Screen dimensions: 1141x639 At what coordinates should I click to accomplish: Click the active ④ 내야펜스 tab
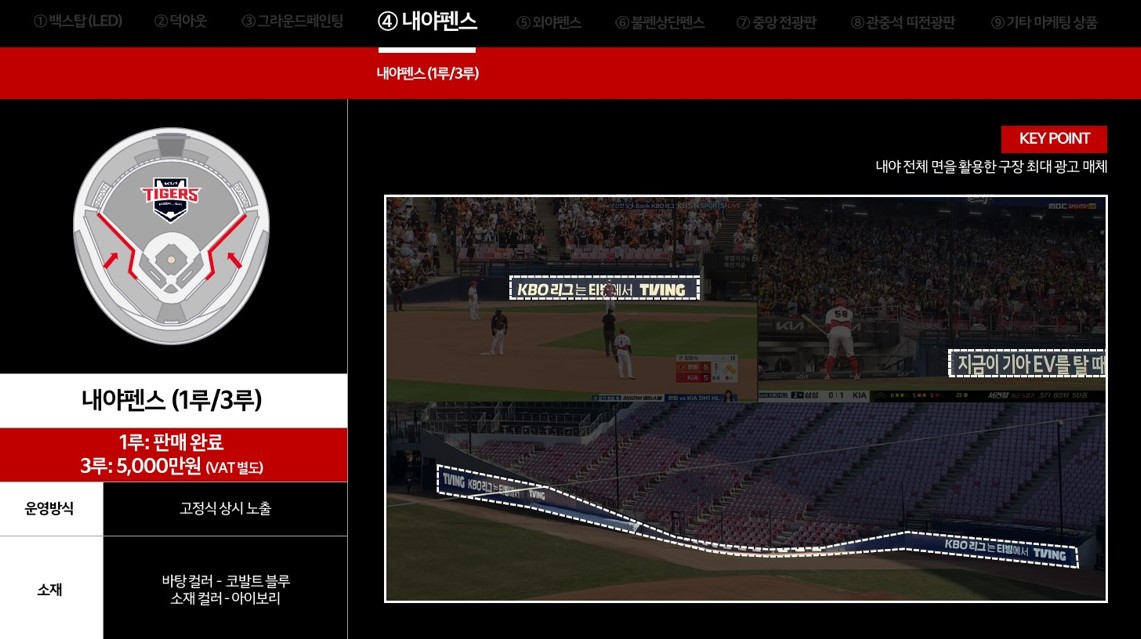(x=427, y=21)
